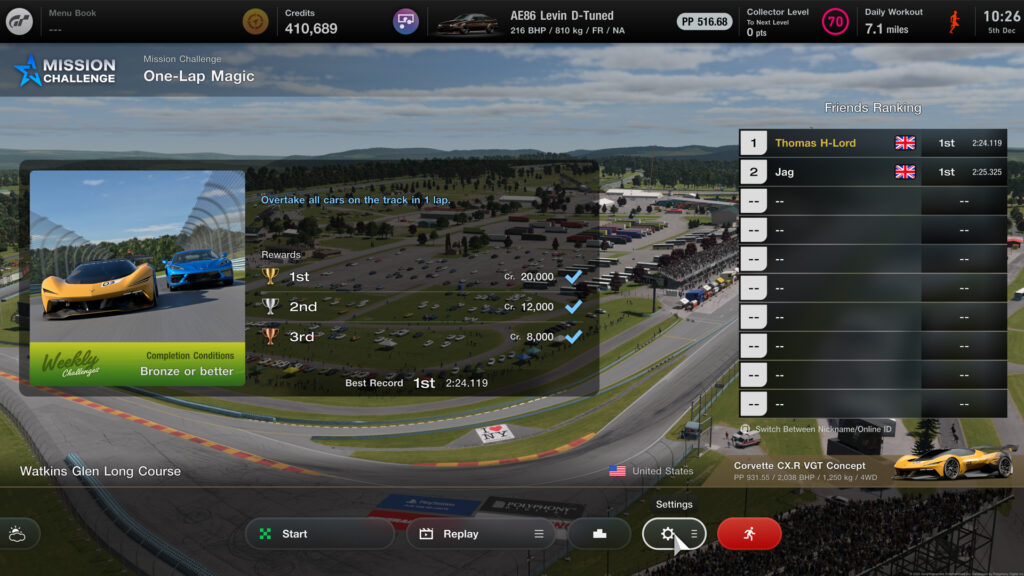Select the Weekly Challenge thumbnail
The image size is (1024, 576).
tap(137, 278)
